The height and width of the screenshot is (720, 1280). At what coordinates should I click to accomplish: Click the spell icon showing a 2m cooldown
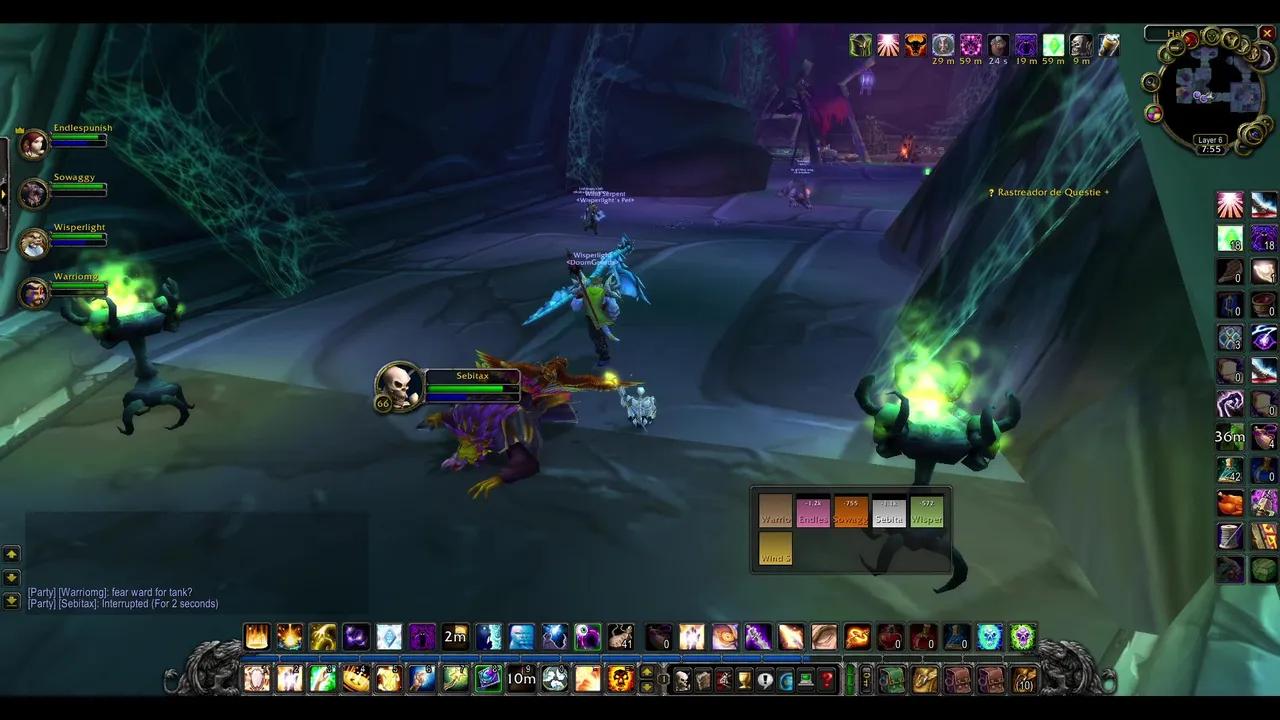(453, 637)
